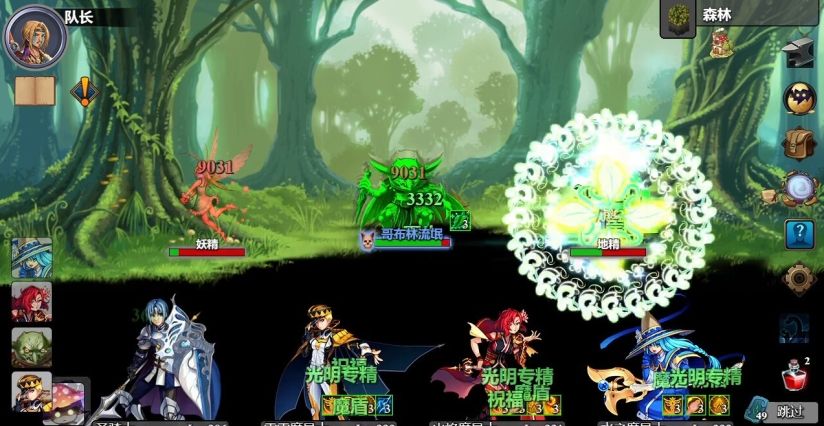Open the captain's portrait profile

point(37,36)
